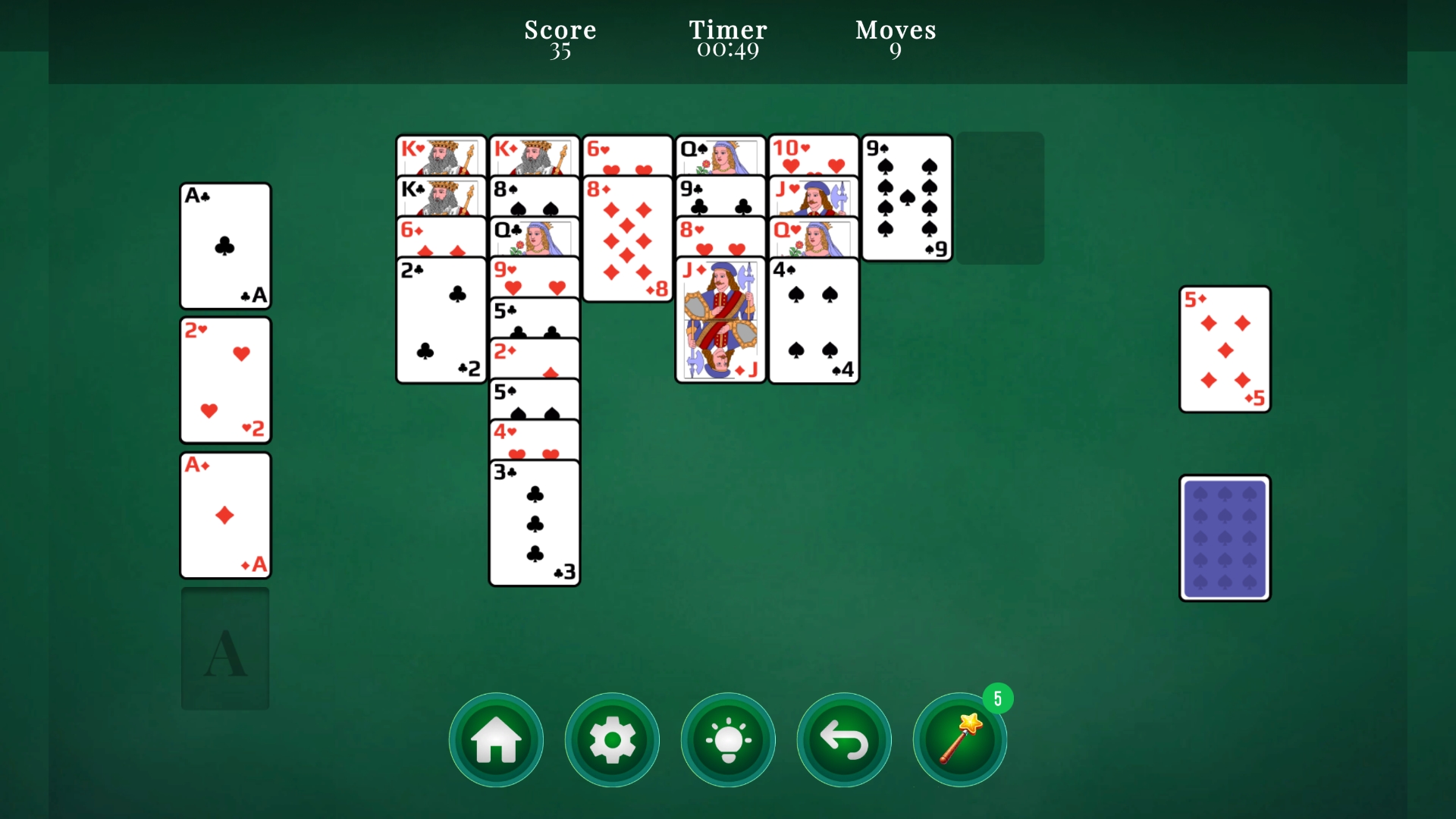This screenshot has height=819, width=1456.
Task: Select the 2 of hearts foundation card
Action: click(224, 380)
